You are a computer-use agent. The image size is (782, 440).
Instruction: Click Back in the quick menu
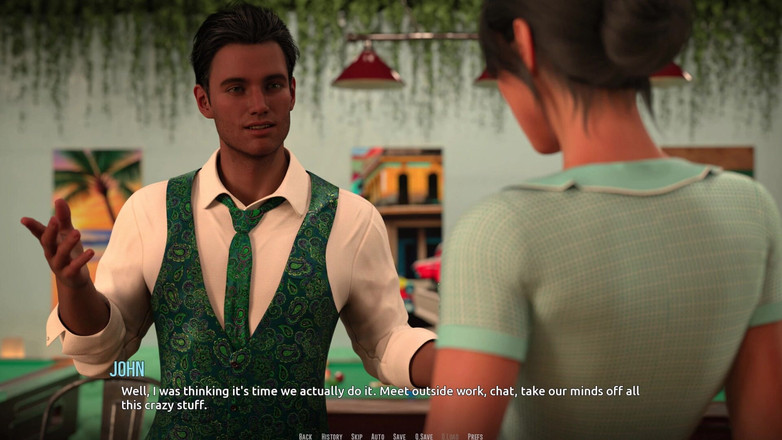305,436
